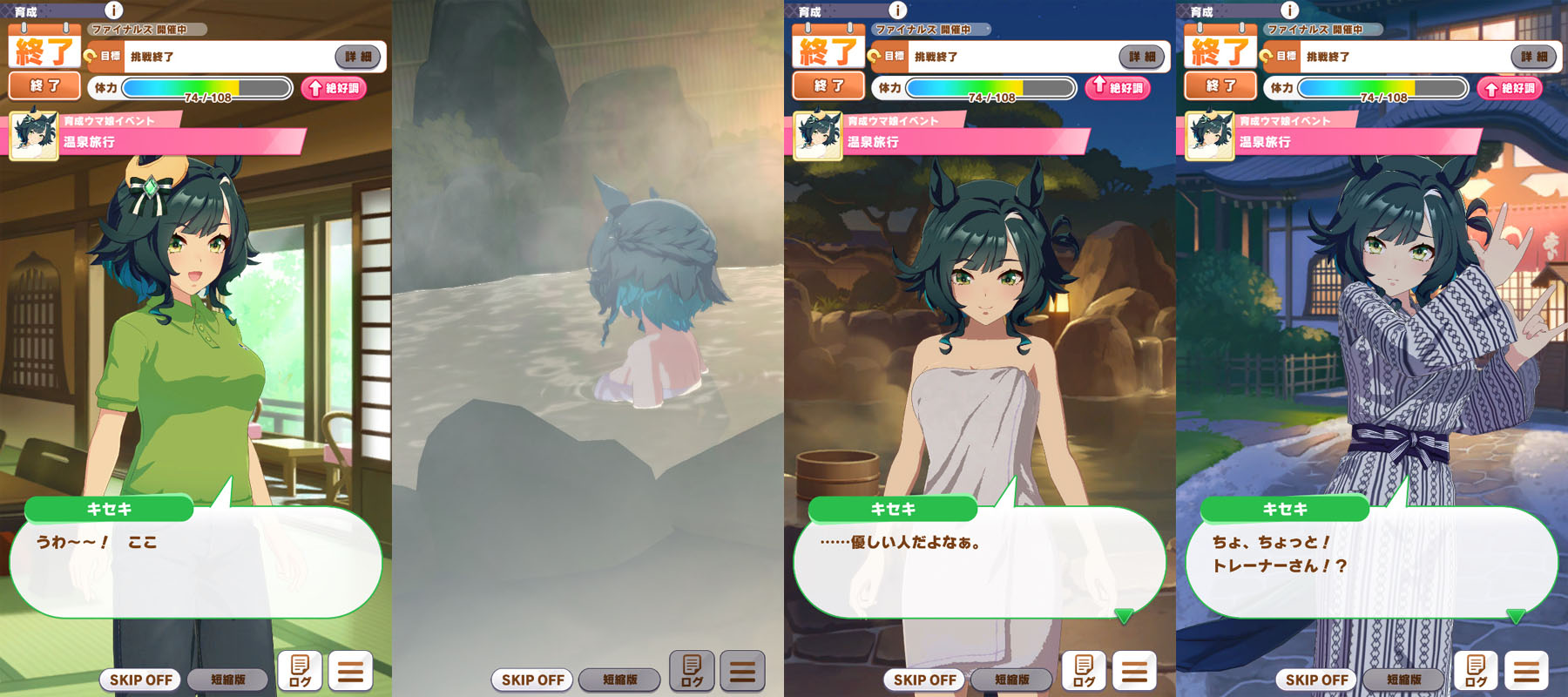Image resolution: width=1568 pixels, height=697 pixels.
Task: Click the info icon above the green polo scene
Action: [x=114, y=10]
